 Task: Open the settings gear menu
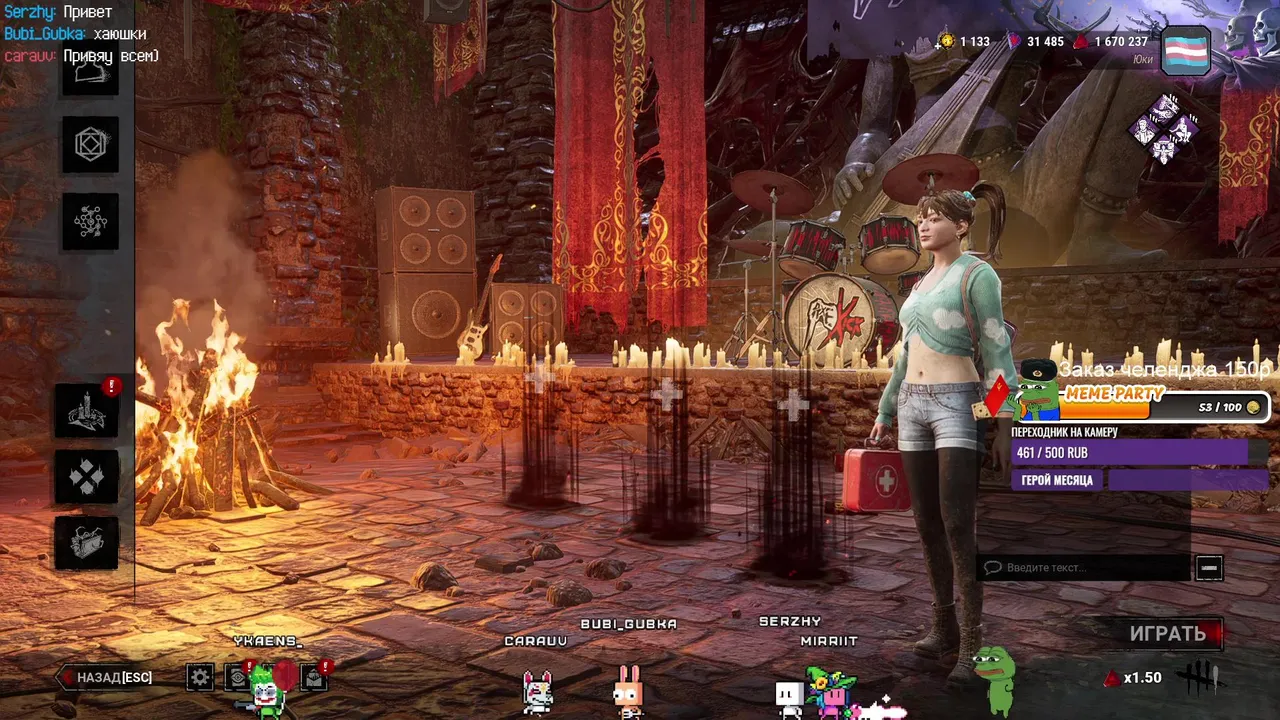pyautogui.click(x=200, y=678)
